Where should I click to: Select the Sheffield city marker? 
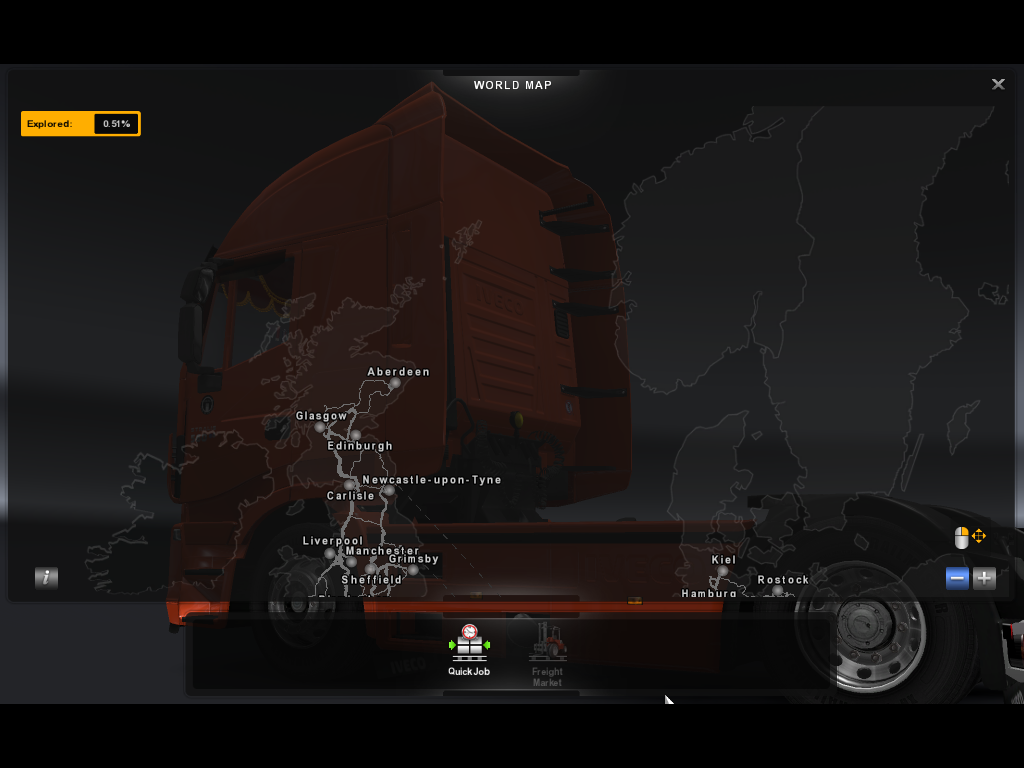pyautogui.click(x=370, y=569)
